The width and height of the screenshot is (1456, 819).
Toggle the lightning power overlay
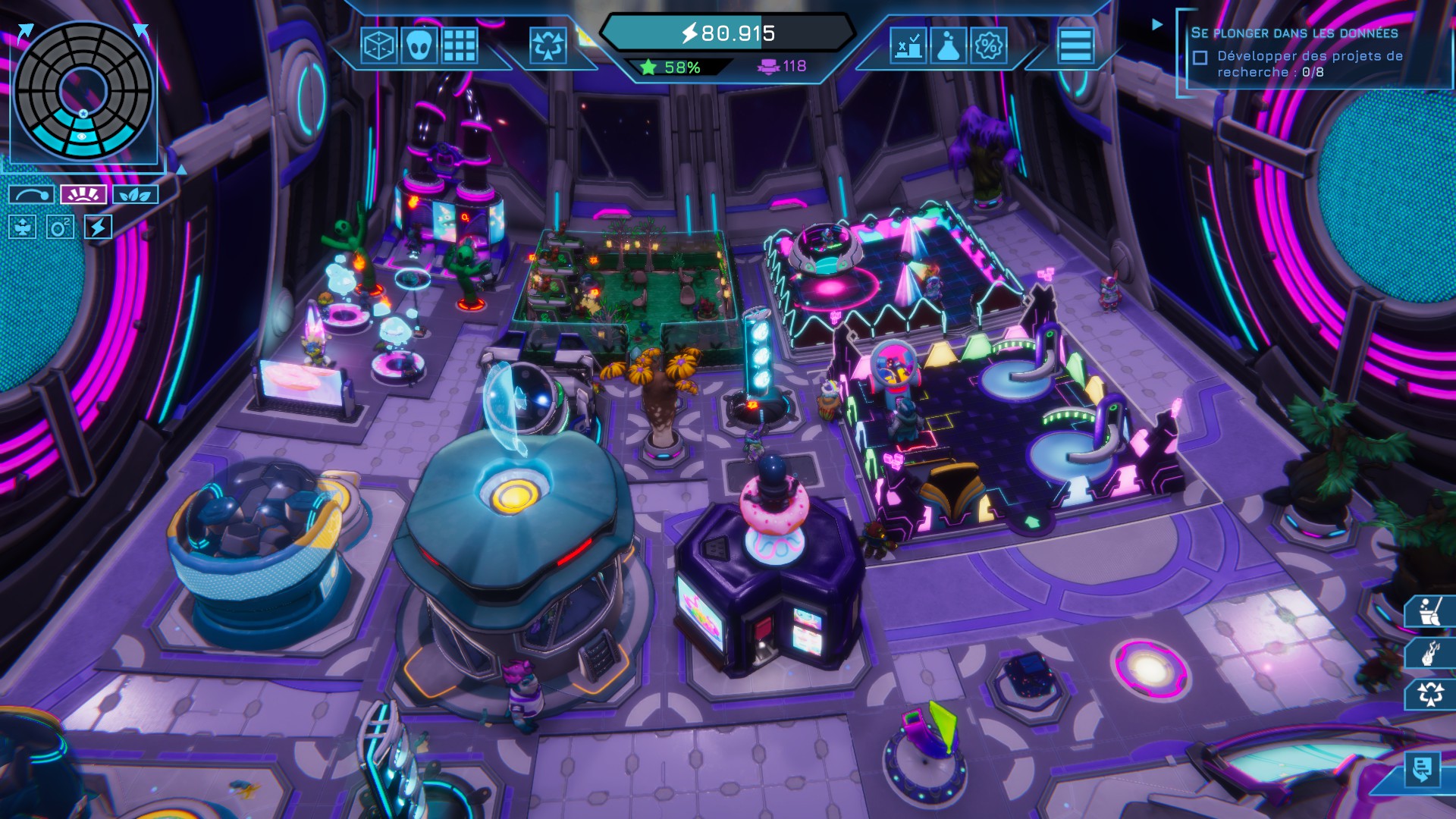99,227
